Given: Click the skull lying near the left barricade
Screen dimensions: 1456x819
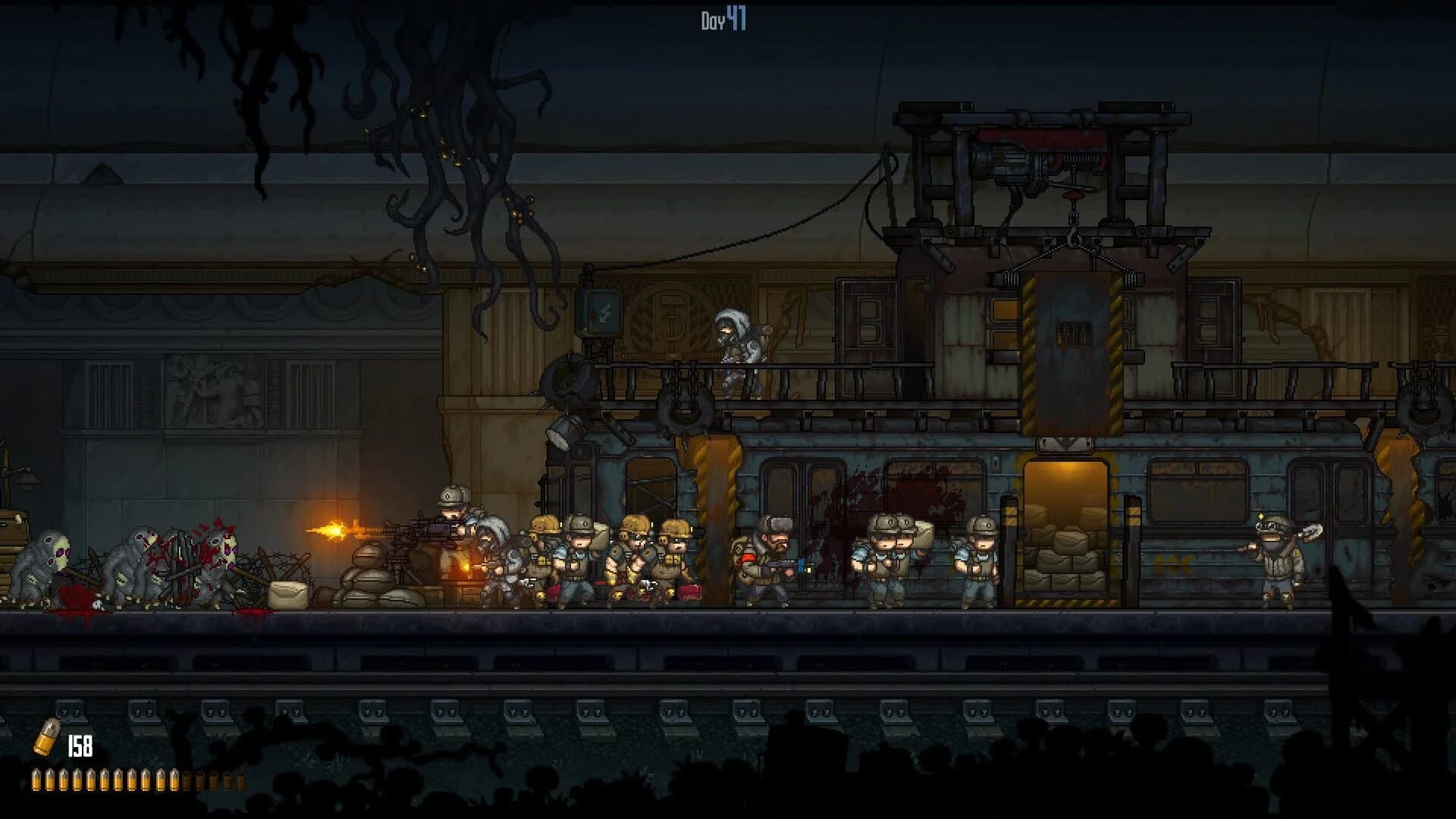Looking at the screenshot, I should point(97,604).
